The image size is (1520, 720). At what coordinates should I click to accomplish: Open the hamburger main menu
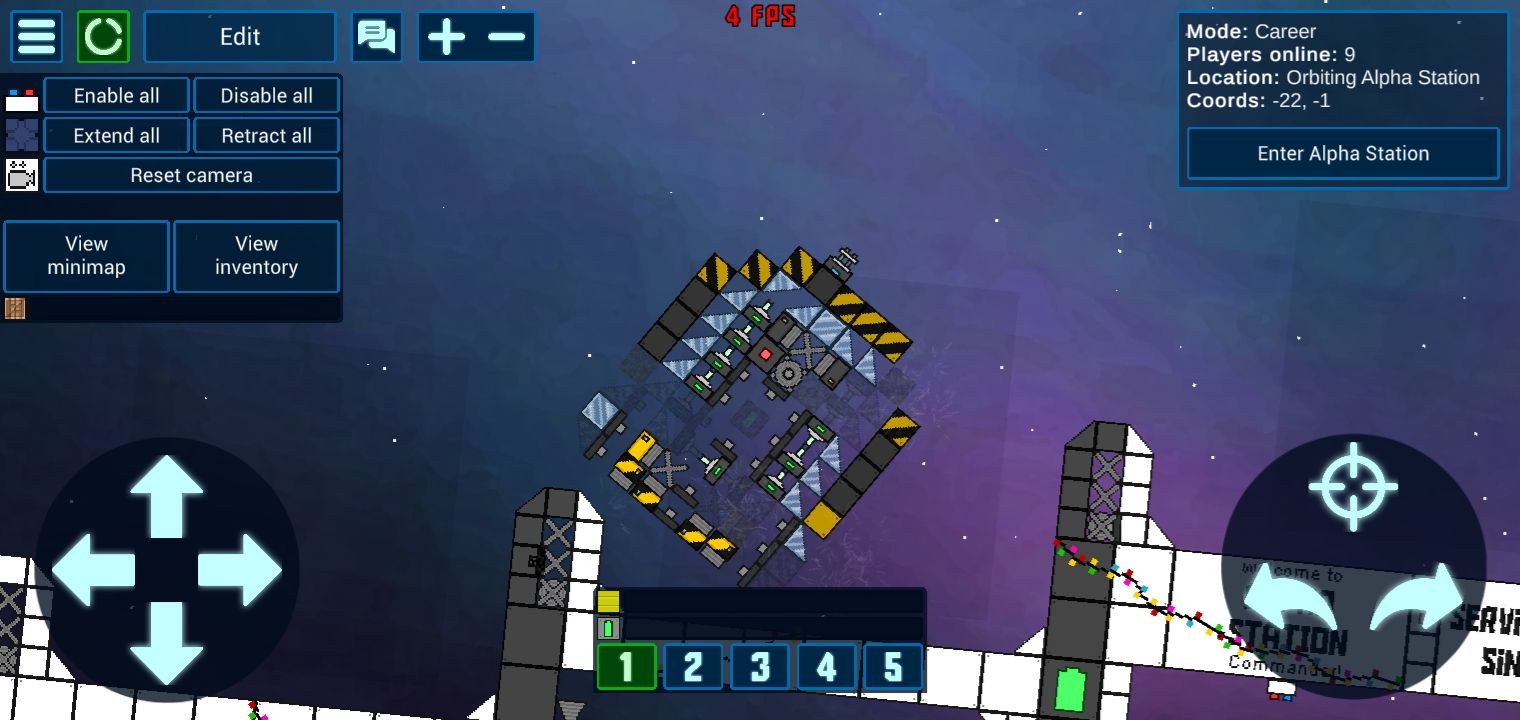[x=36, y=37]
